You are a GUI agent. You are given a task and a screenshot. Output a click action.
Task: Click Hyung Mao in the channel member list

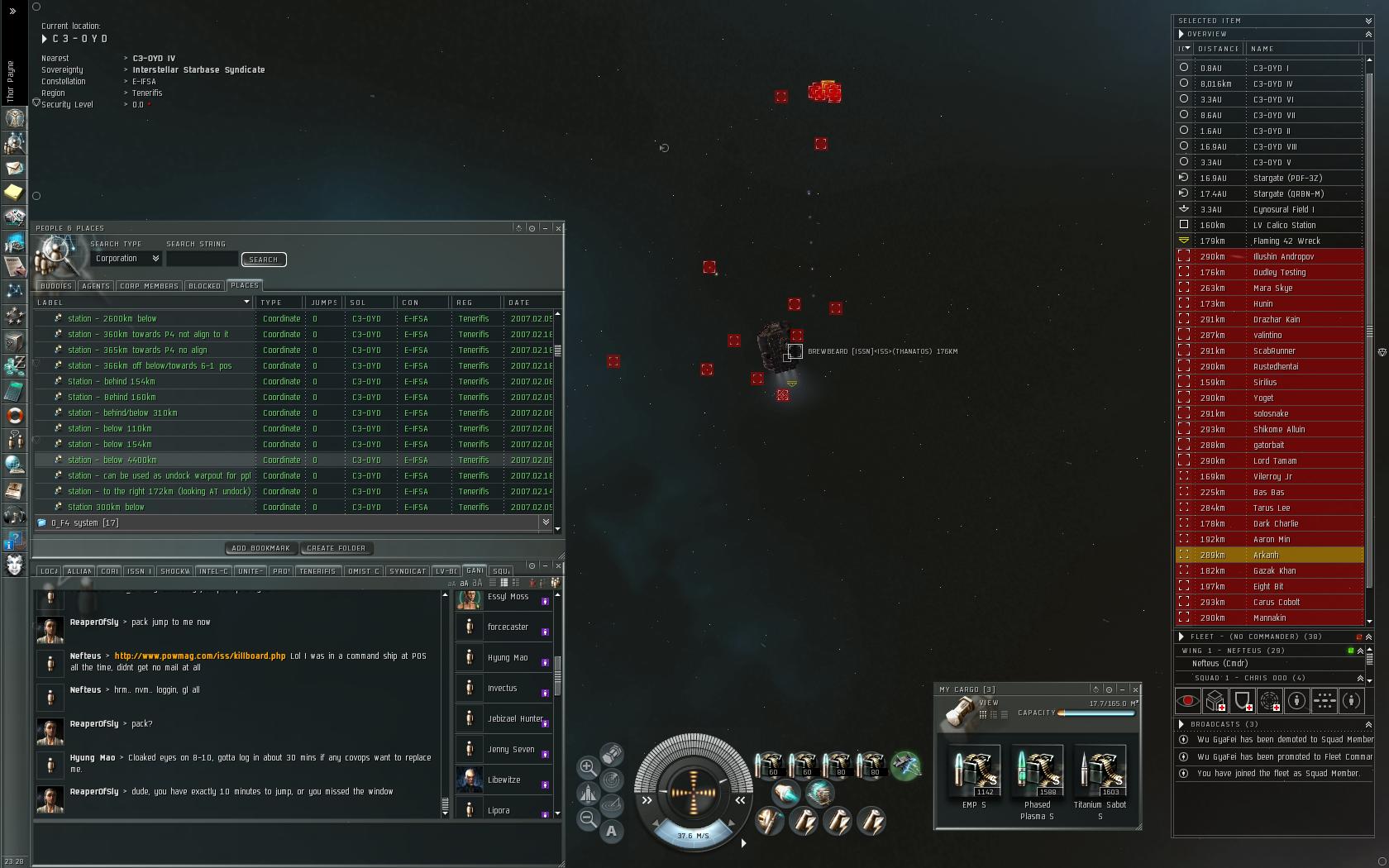click(508, 658)
